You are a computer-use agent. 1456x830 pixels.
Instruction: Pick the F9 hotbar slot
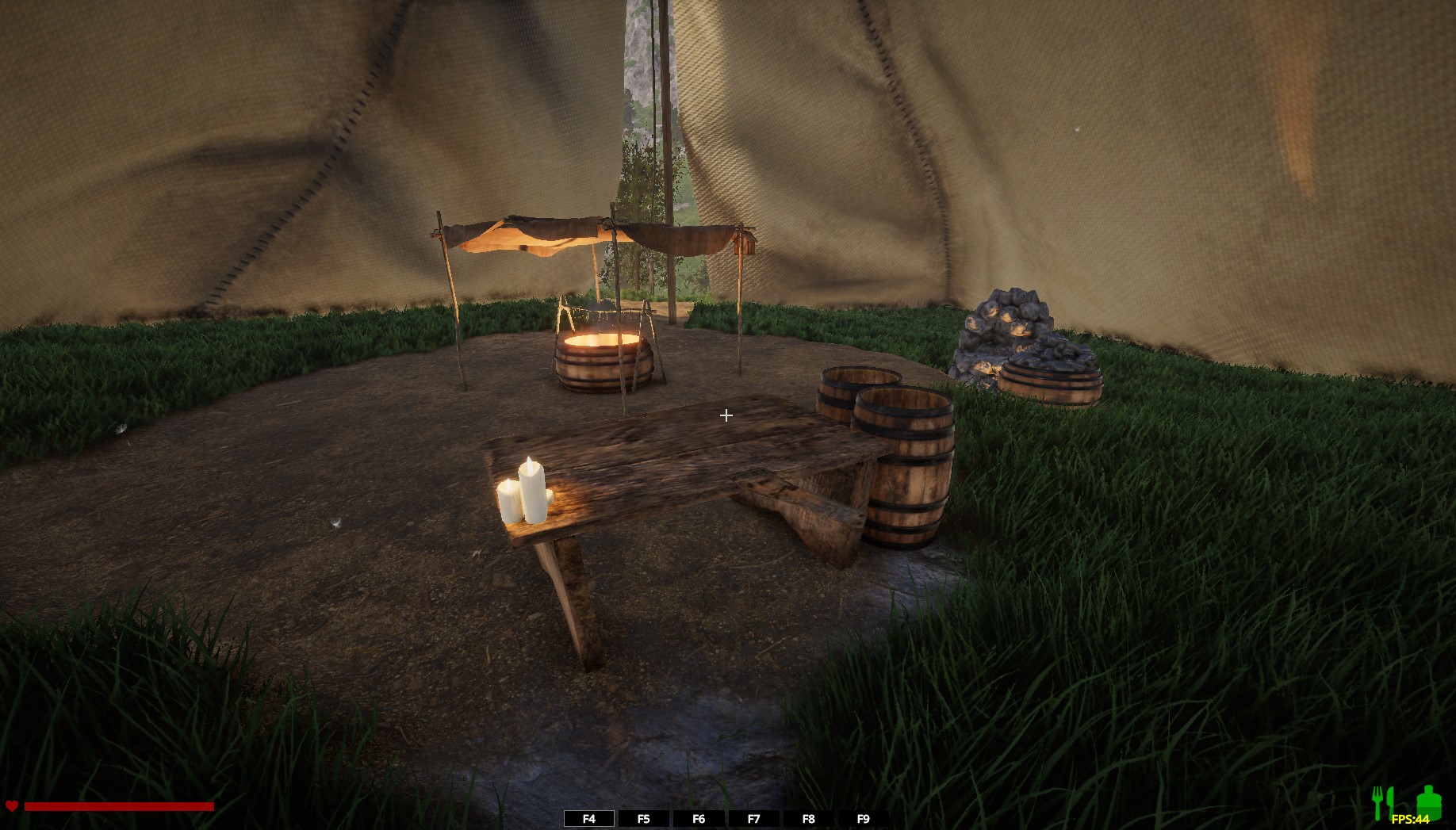coord(864,819)
